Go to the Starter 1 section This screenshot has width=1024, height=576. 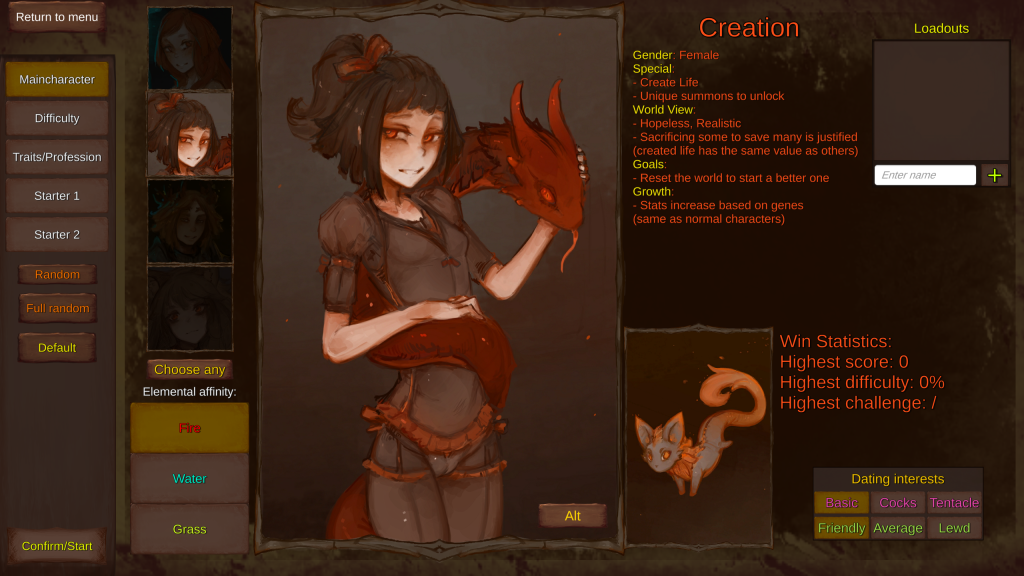(57, 196)
